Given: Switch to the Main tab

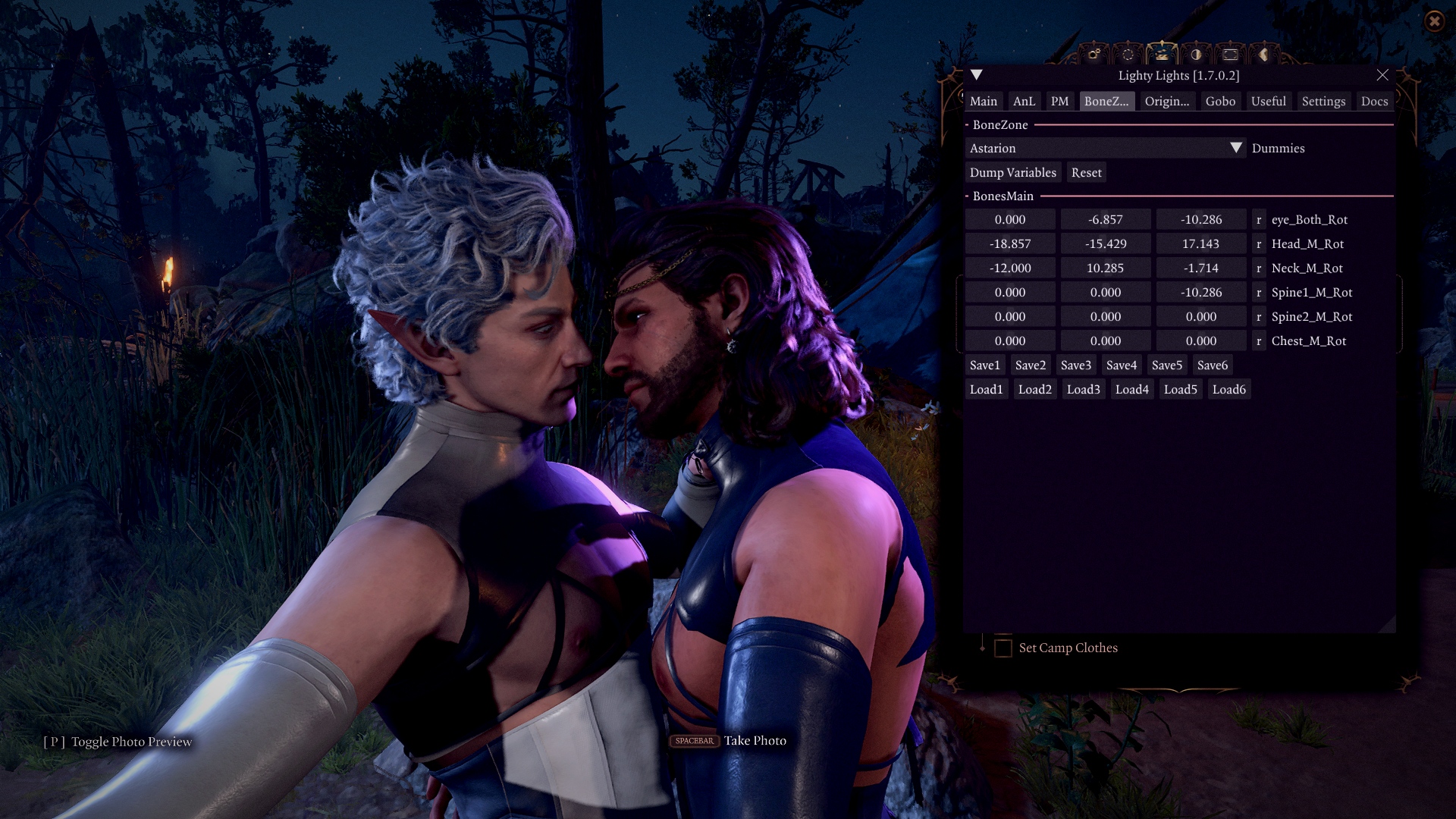Looking at the screenshot, I should point(983,101).
